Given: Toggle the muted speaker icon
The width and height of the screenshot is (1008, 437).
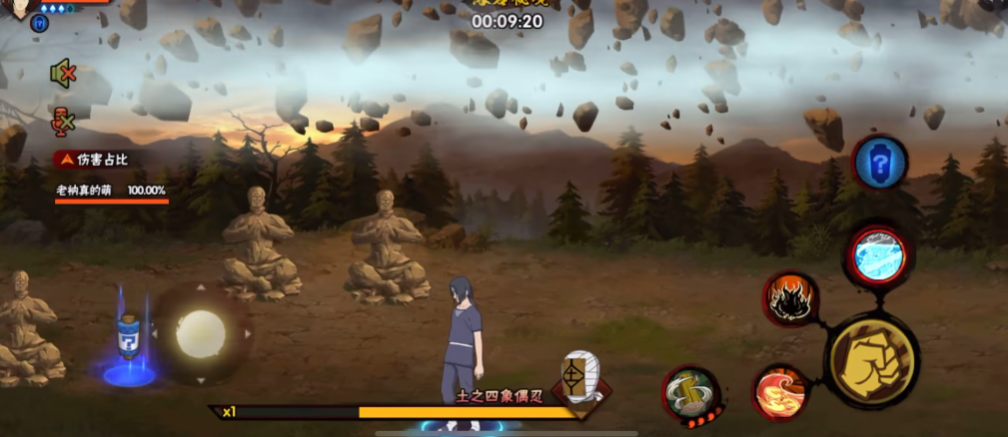Looking at the screenshot, I should tap(63, 72).
